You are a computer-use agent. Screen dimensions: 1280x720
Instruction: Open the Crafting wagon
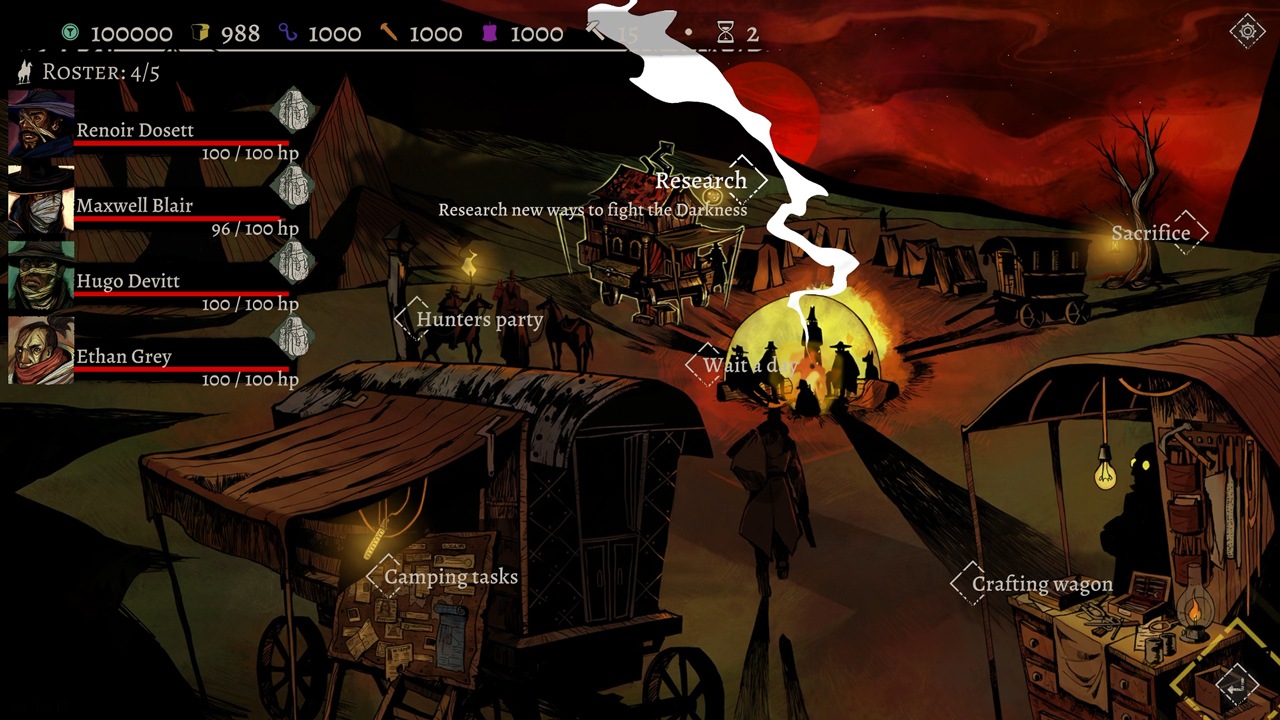(1042, 584)
